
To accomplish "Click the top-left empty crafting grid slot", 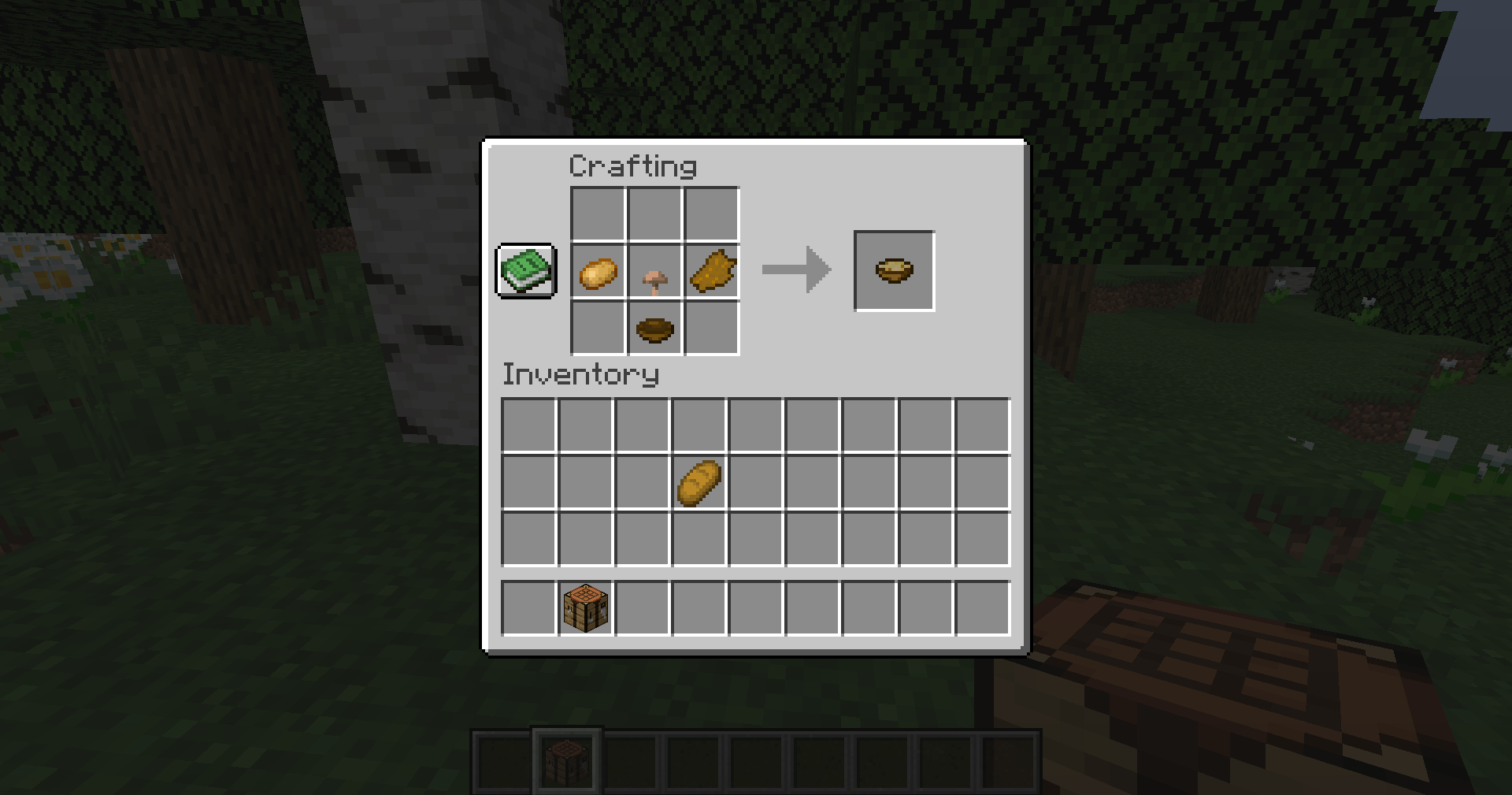I will (596, 214).
